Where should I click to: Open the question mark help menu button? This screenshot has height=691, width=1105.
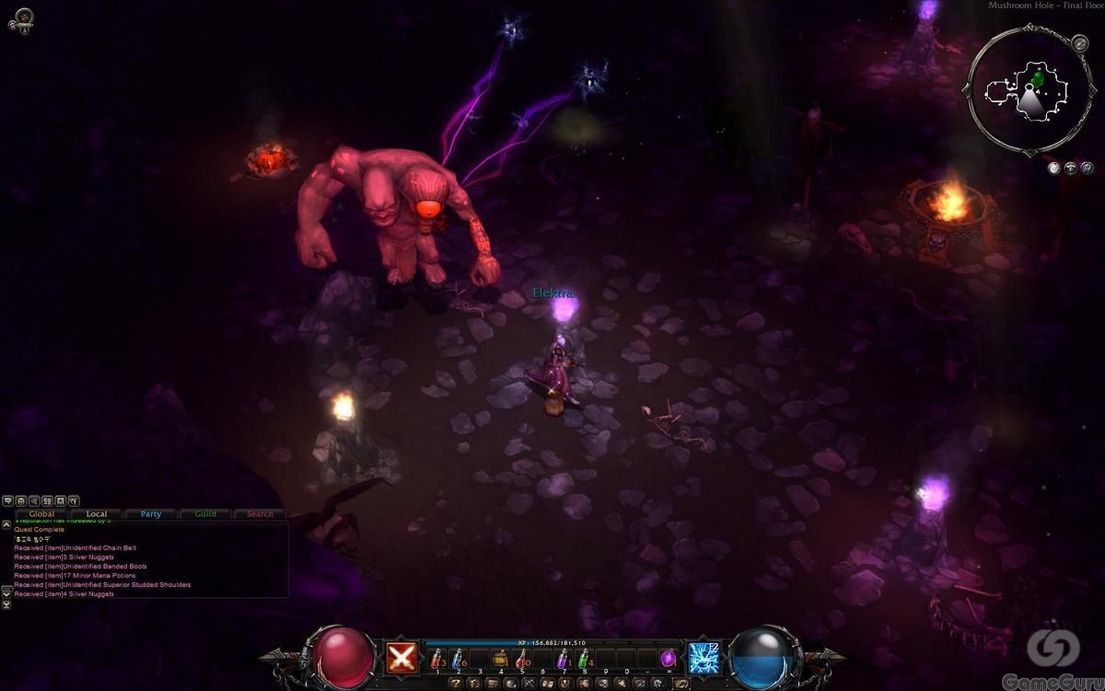coord(455,683)
